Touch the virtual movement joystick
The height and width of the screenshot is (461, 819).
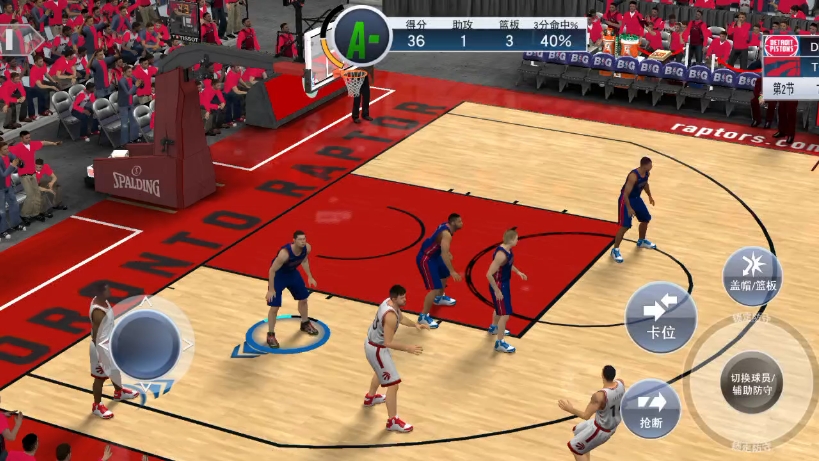pyautogui.click(x=145, y=343)
